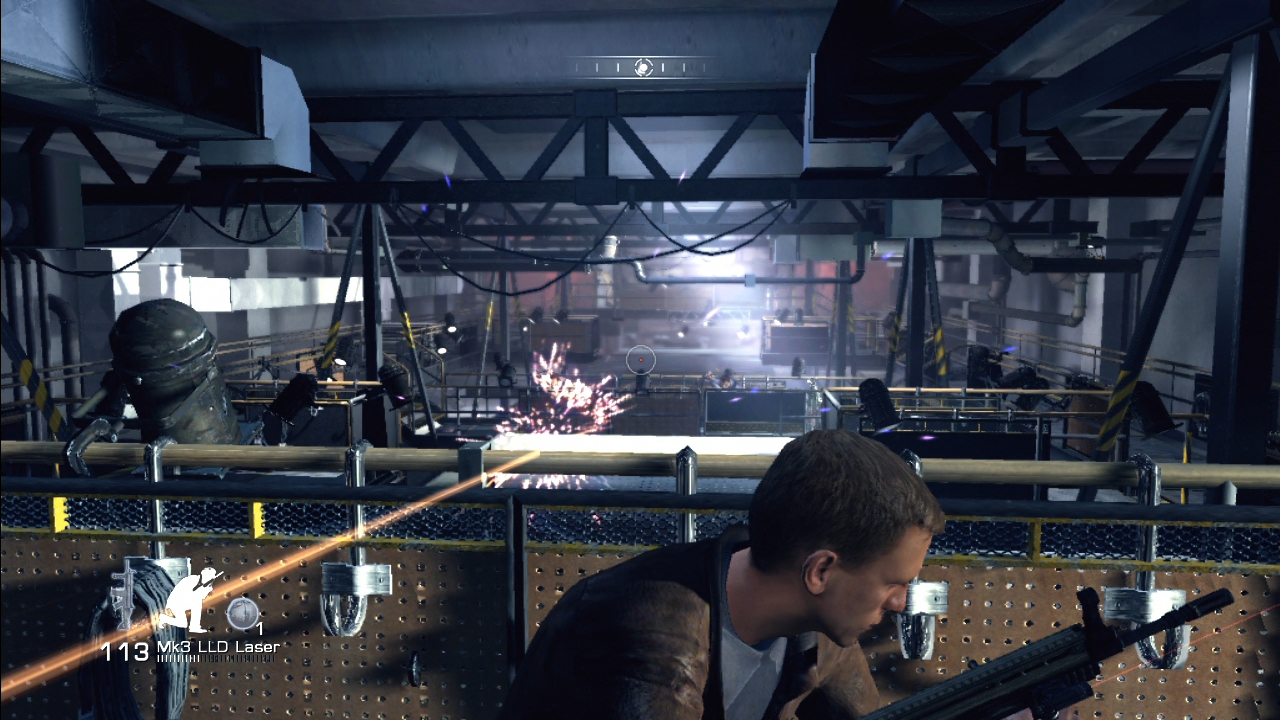
Task: Select the round grenade icon
Action: 241,611
